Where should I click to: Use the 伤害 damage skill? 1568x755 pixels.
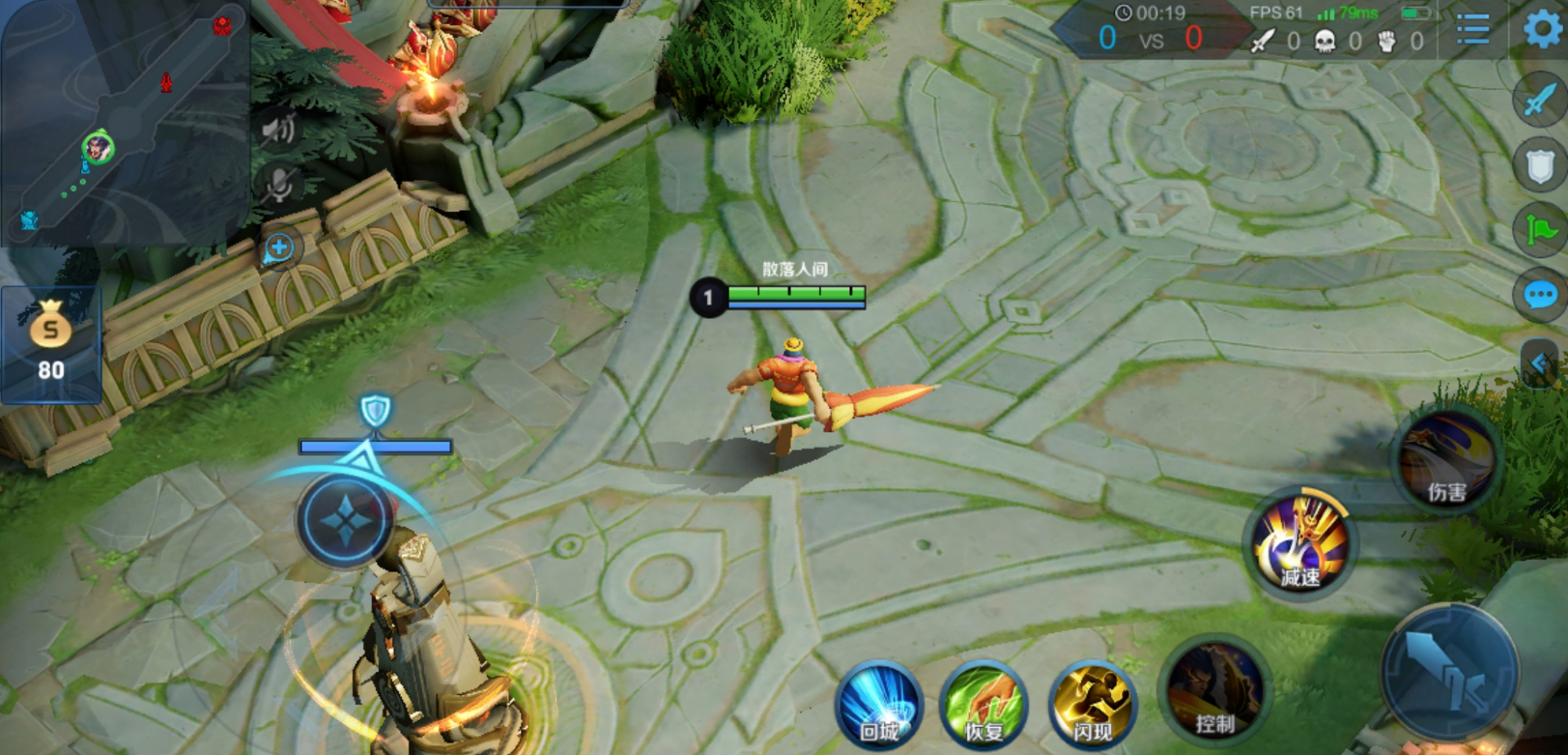point(1446,461)
